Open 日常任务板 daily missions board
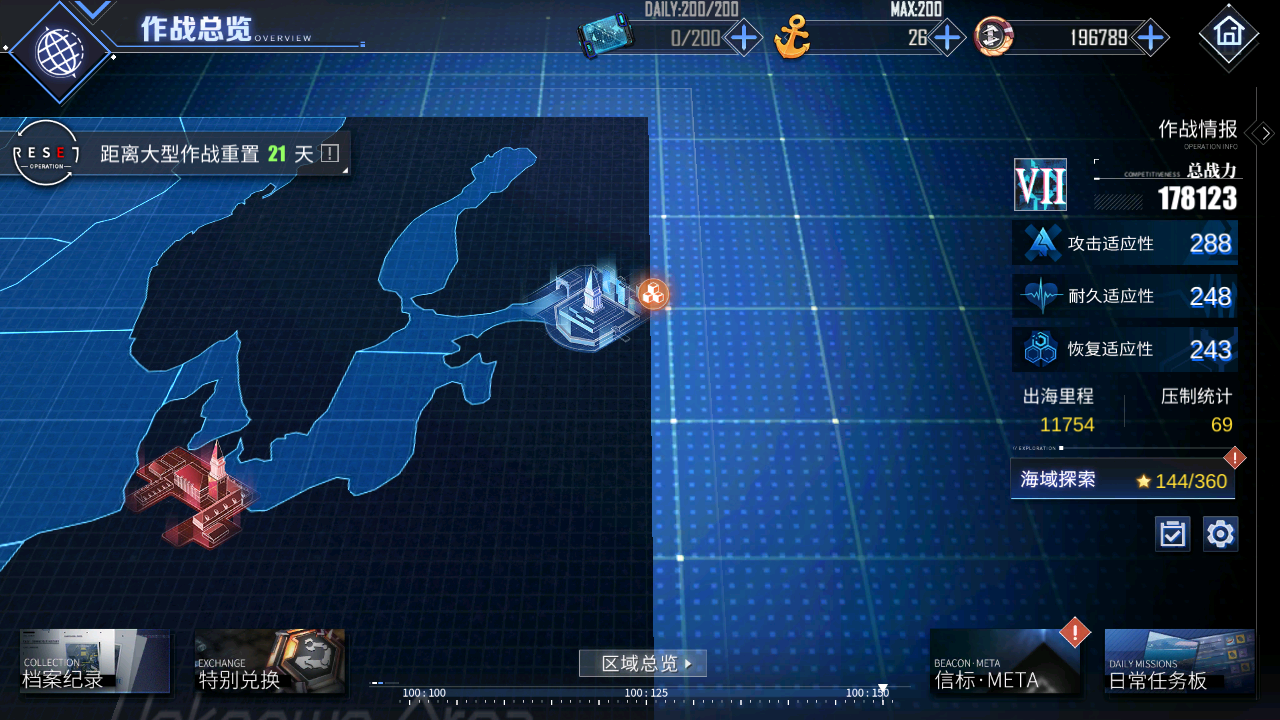Viewport: 1280px width, 720px height. [x=1179, y=662]
